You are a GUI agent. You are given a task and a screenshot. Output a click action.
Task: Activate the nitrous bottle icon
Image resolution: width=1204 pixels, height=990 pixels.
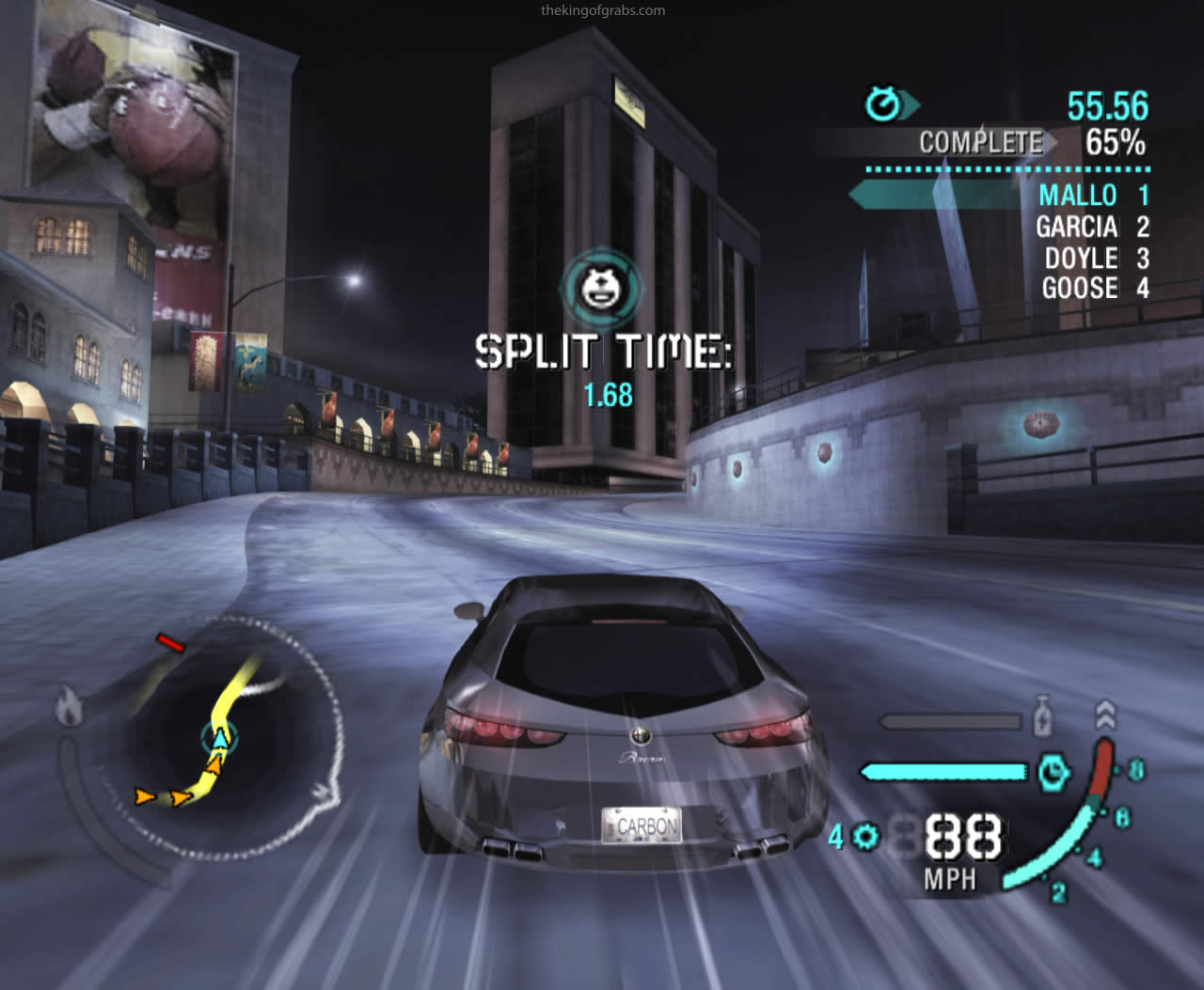click(x=1041, y=716)
